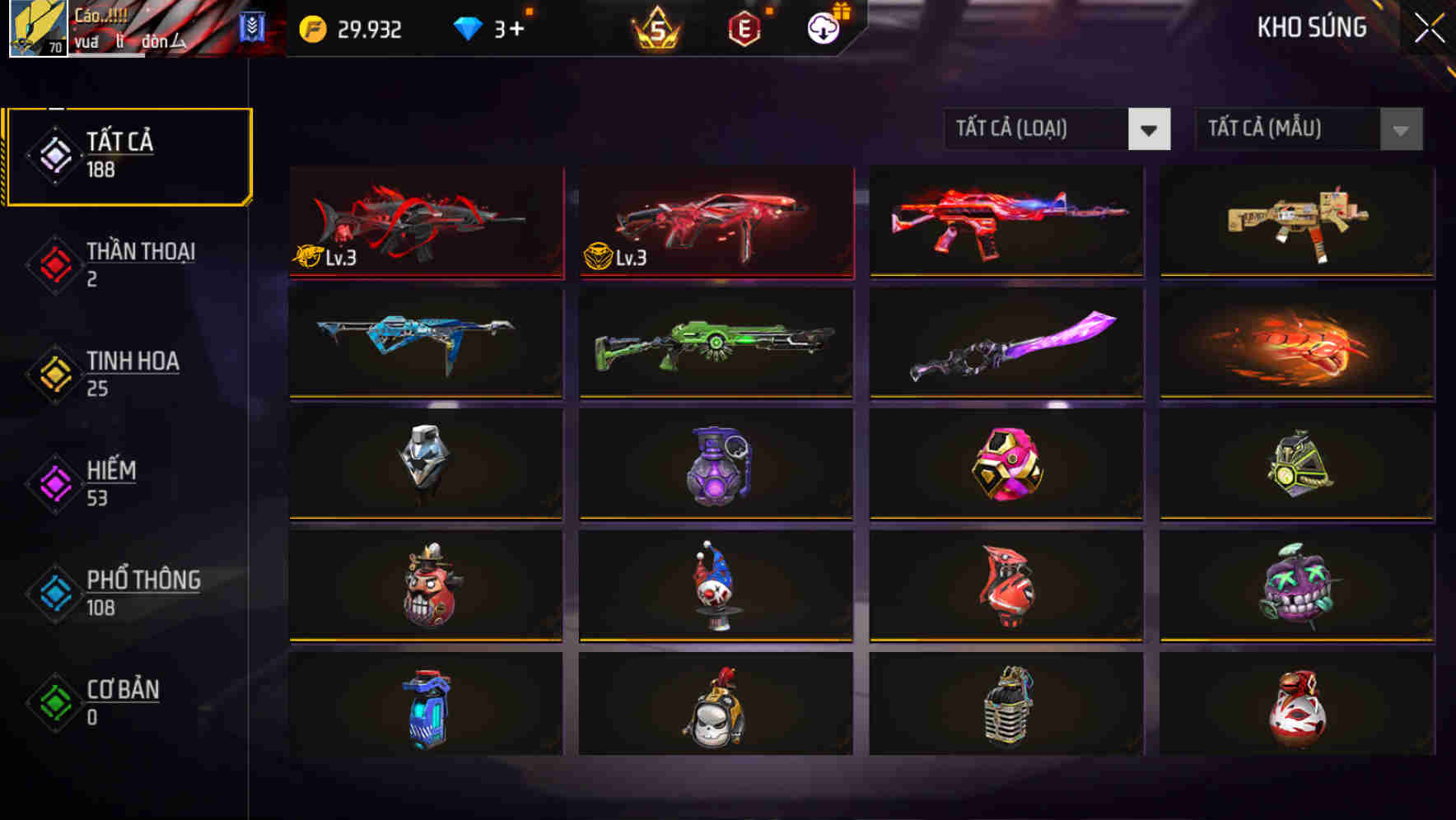Expand the weapon type dropdown arrow
1456x820 pixels.
1150,129
